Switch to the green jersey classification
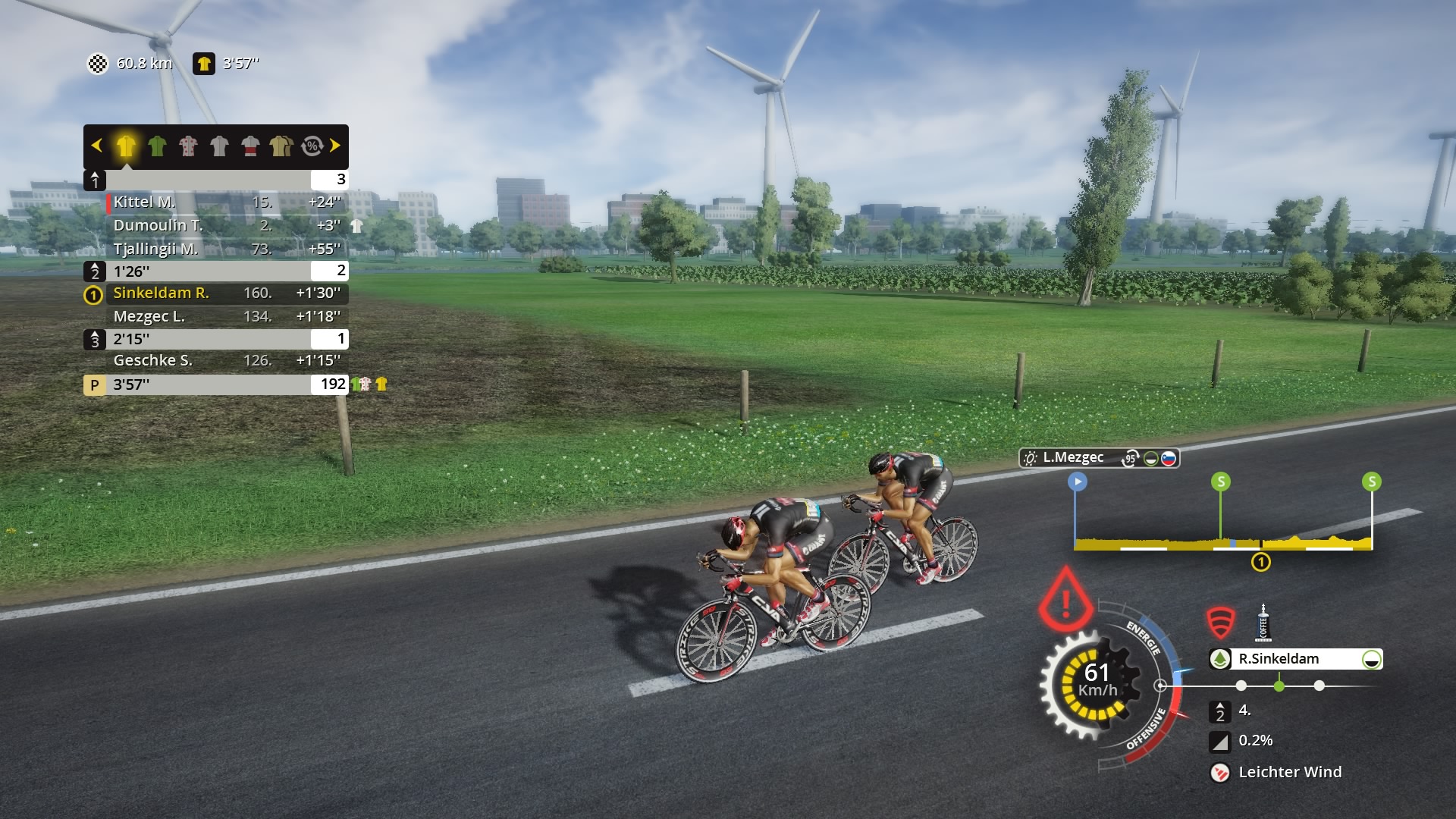1456x819 pixels. coord(157,146)
